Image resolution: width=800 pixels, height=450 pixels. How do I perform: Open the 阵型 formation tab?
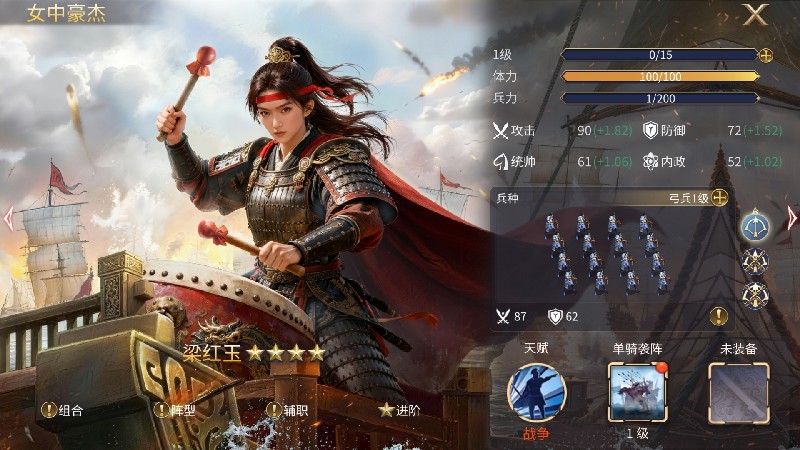(x=175, y=409)
